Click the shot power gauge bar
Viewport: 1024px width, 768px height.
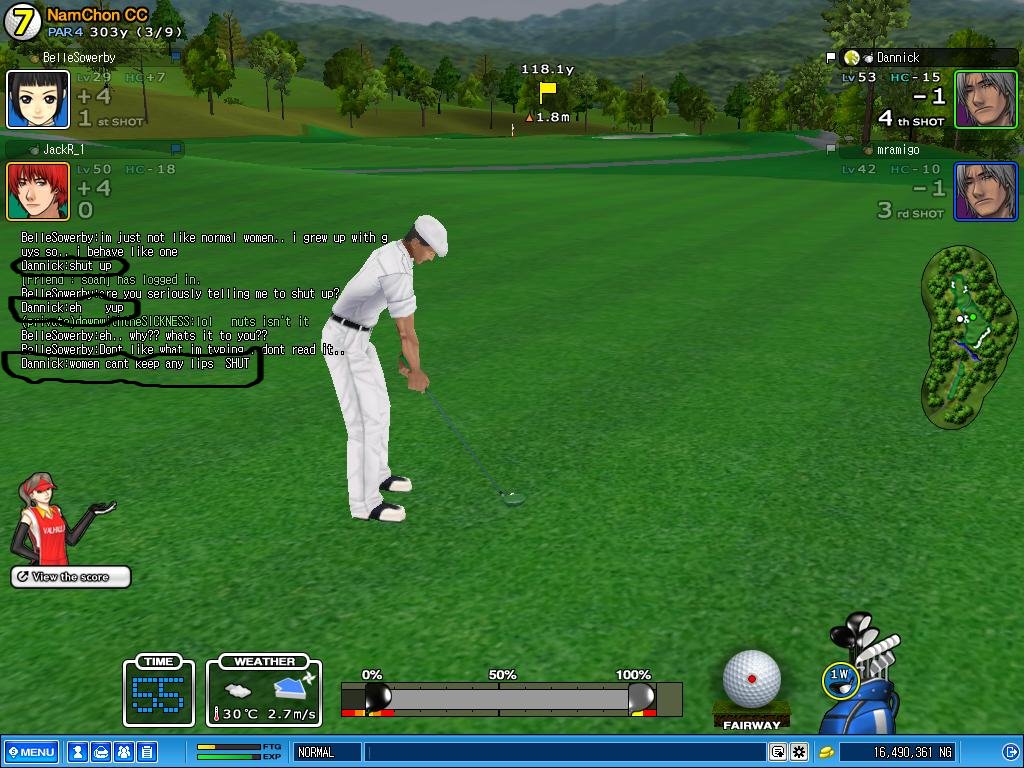click(x=510, y=697)
